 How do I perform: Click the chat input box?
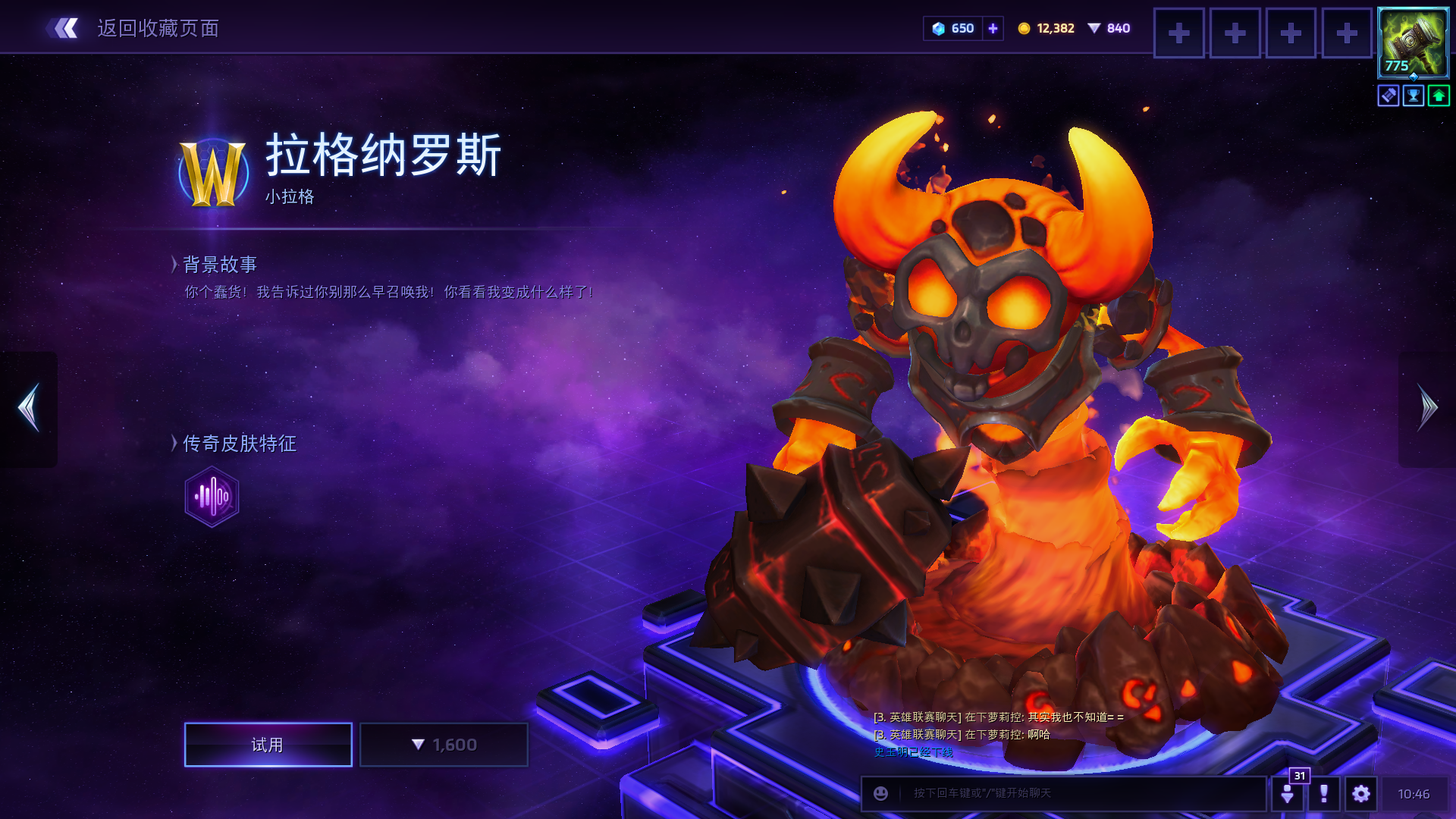tap(1077, 793)
